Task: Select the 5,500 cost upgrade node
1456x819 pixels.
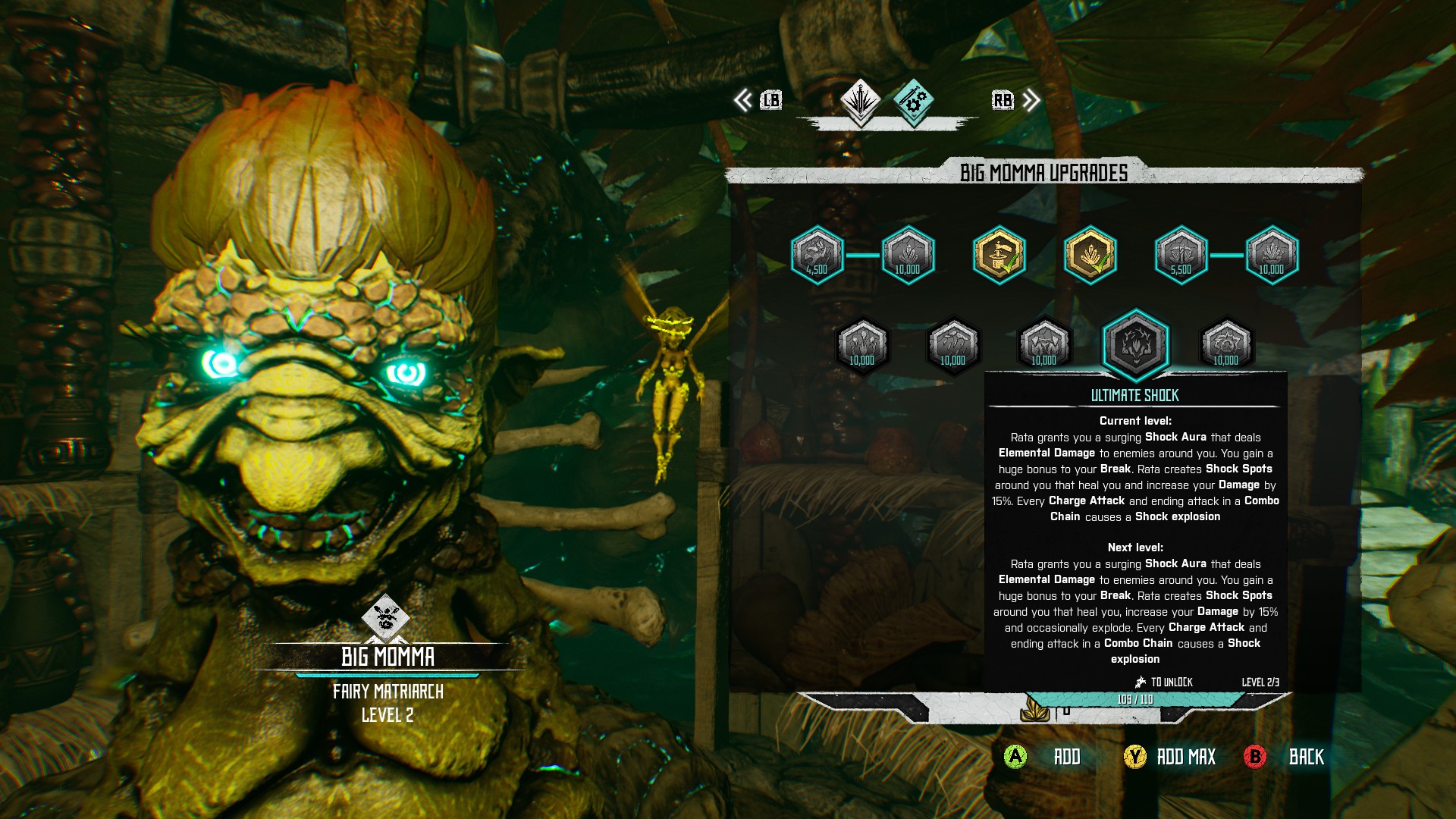Action: [x=1181, y=255]
